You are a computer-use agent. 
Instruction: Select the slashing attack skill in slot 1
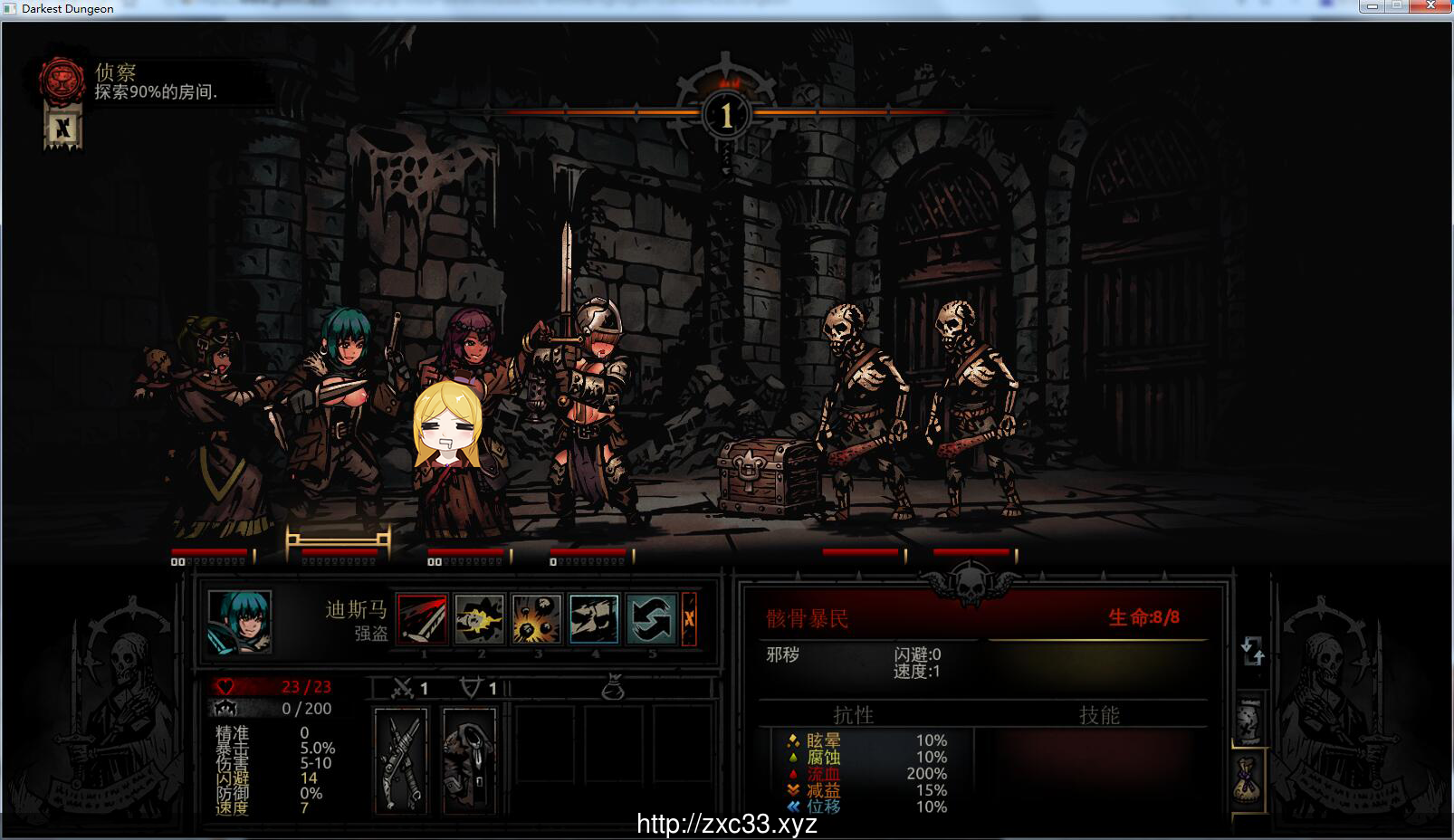(424, 618)
